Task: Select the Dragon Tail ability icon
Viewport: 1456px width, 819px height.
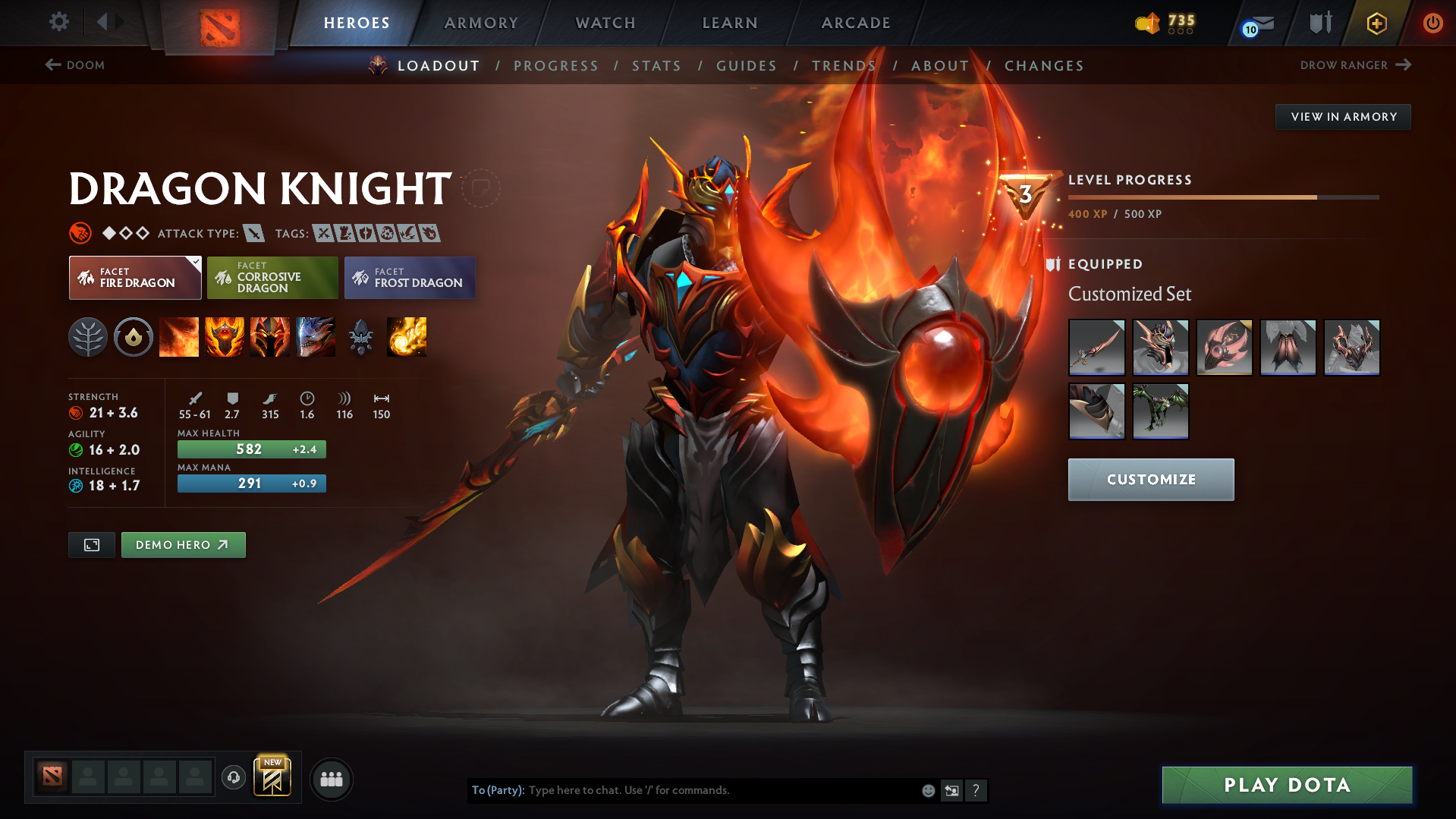Action: (225, 337)
